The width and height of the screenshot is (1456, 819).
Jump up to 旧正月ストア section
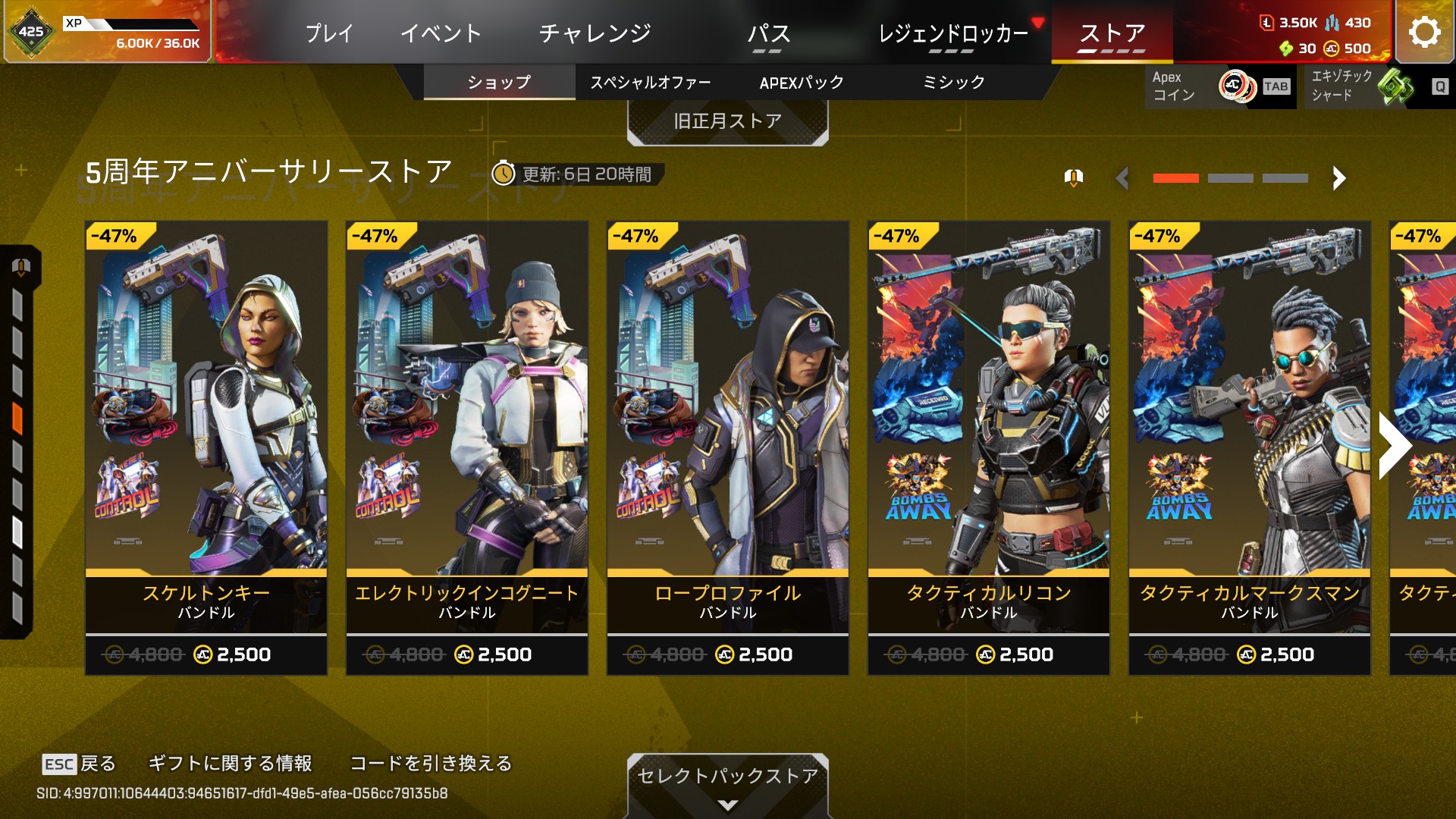point(727,121)
